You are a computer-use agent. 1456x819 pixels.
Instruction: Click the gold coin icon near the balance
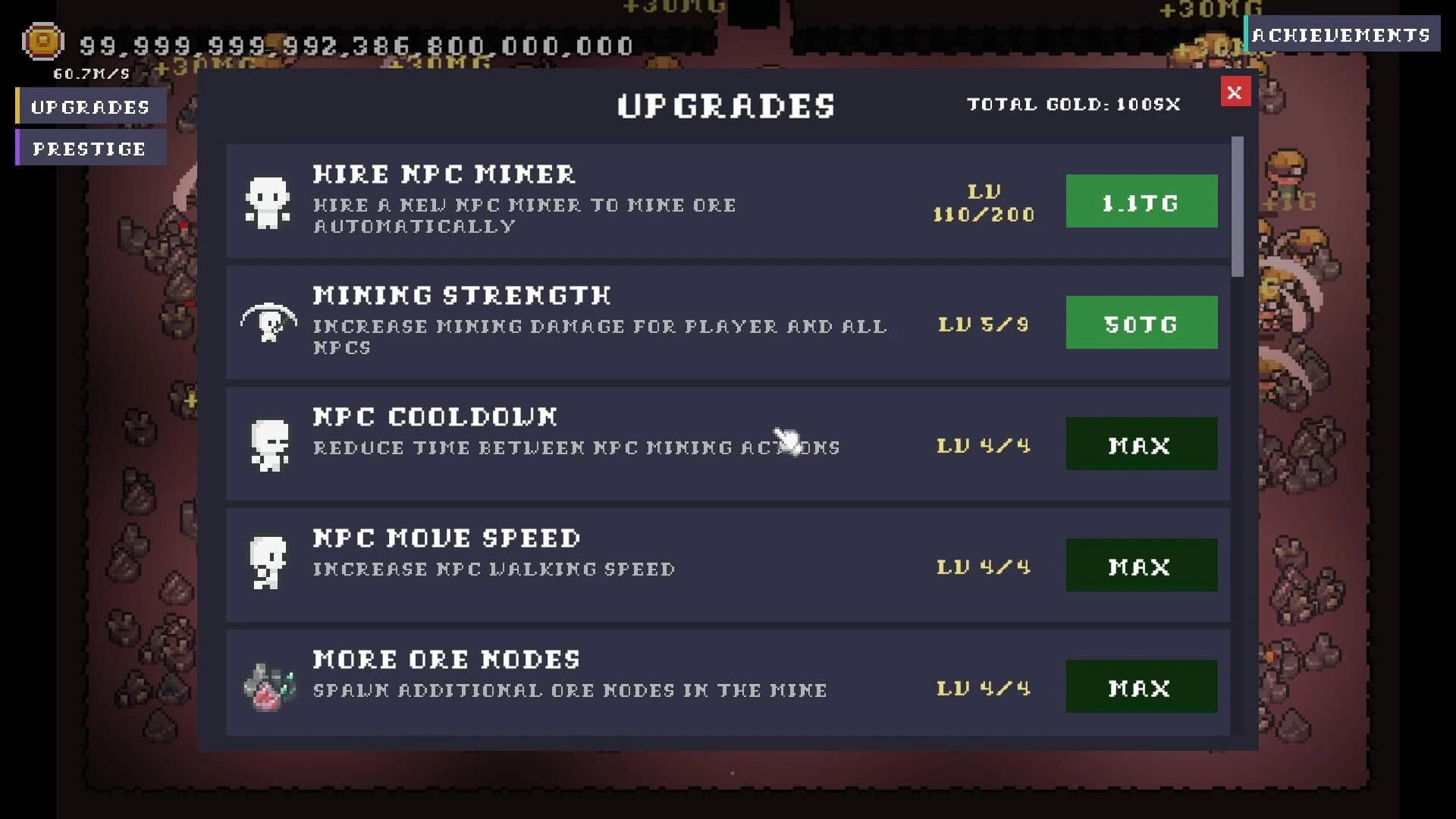click(42, 42)
